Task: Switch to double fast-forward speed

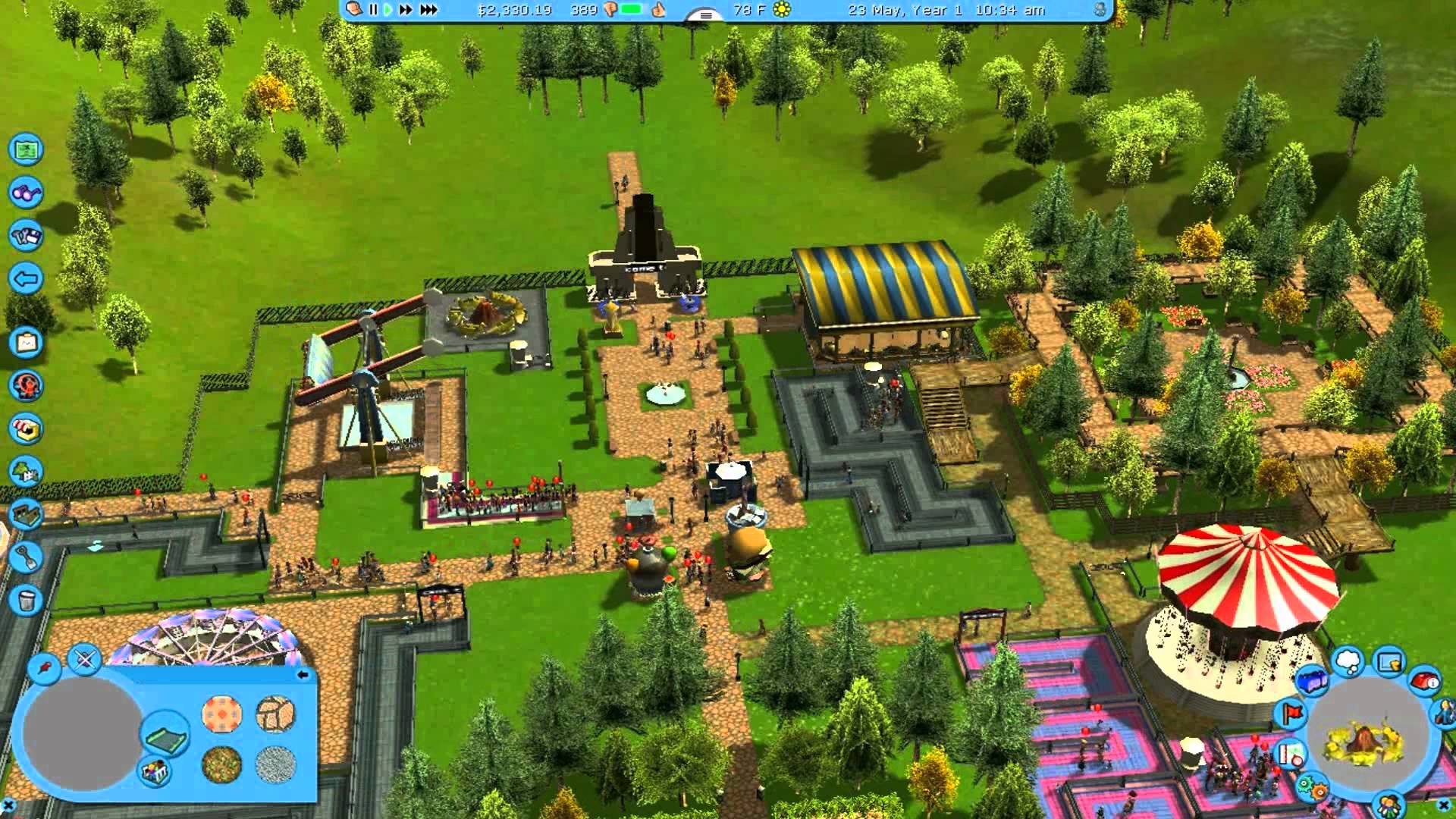Action: click(406, 10)
